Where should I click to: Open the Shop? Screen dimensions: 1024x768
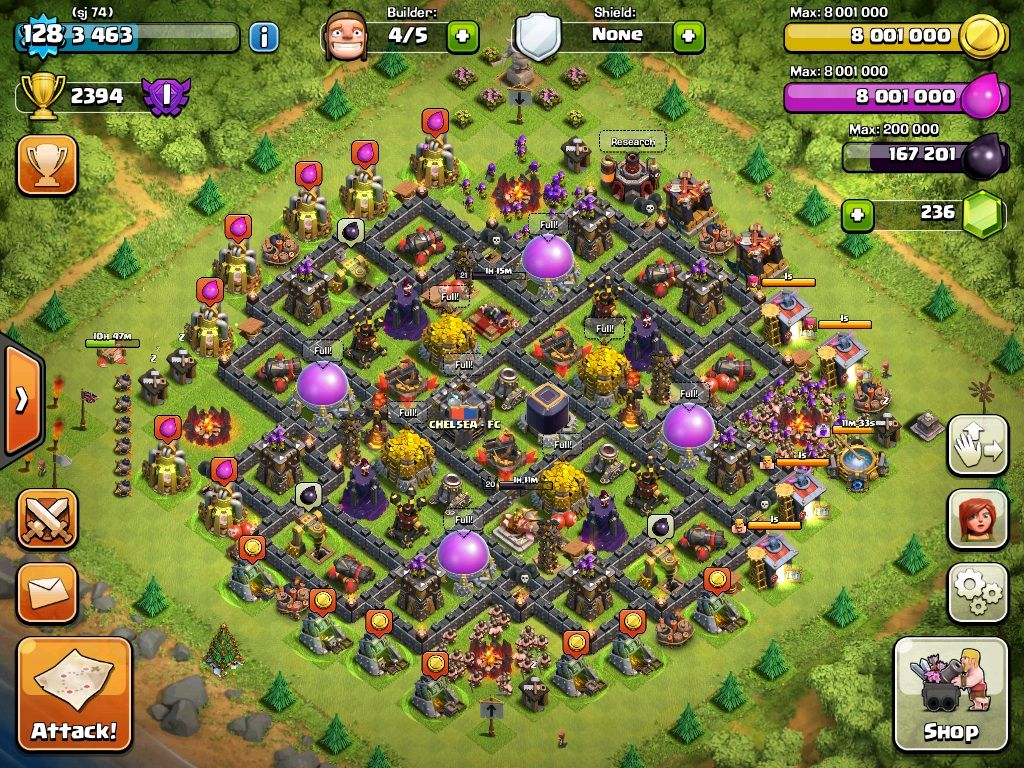[950, 693]
